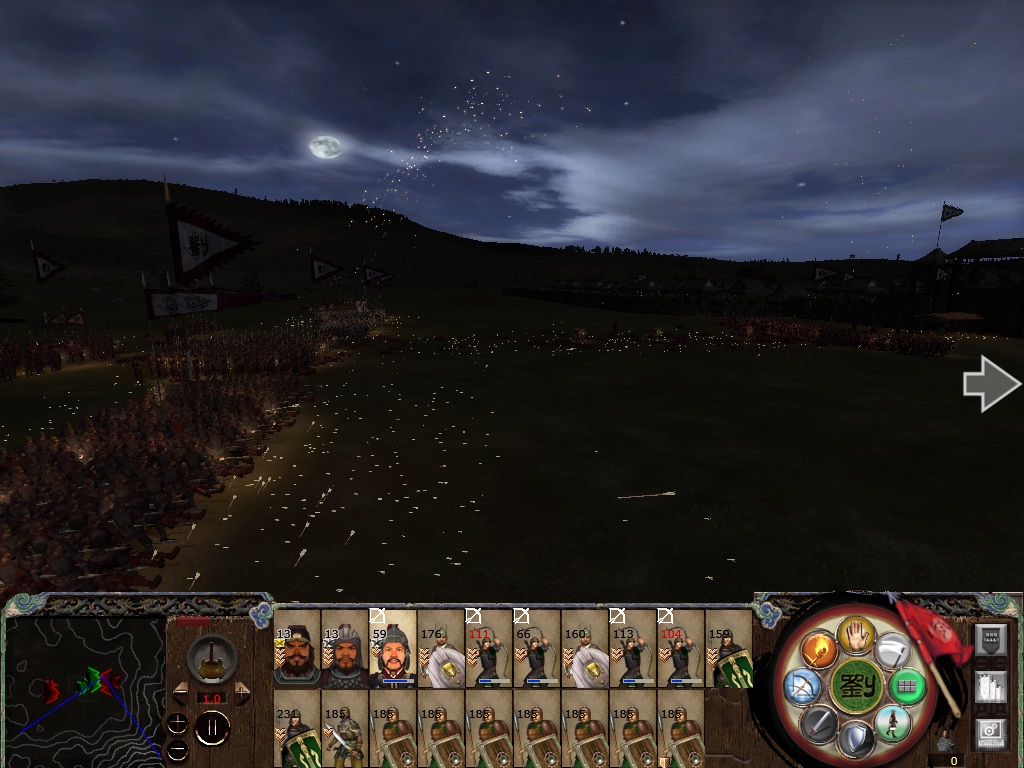This screenshot has width=1024, height=768.
Task: Click the sword melee attack button
Action: (x=818, y=722)
